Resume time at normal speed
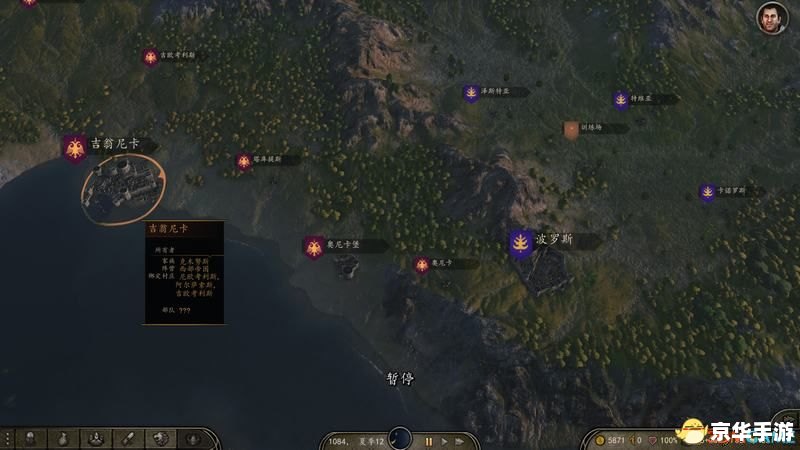Image resolution: width=800 pixels, height=450 pixels. 446,440
